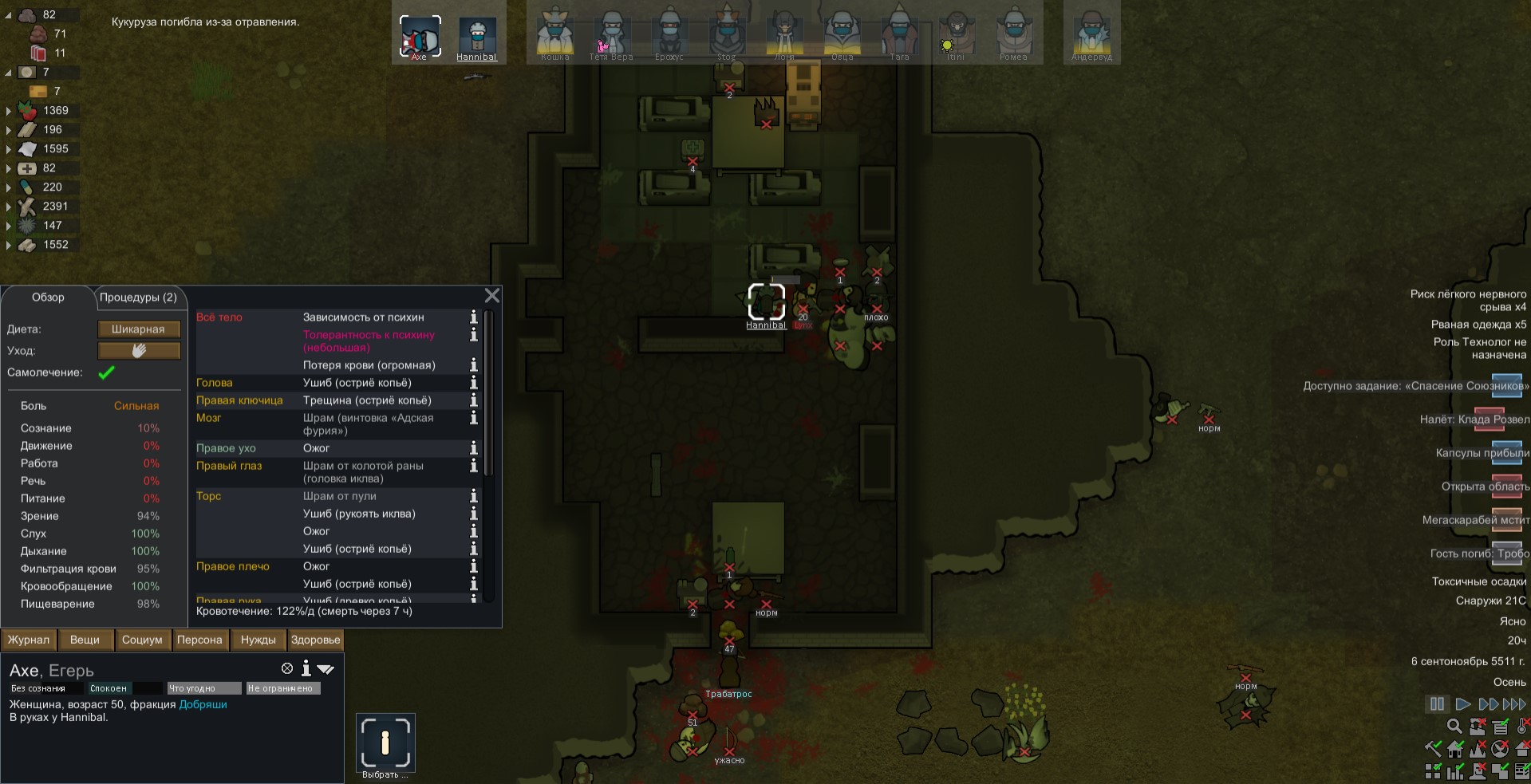Open the Журнал tab
The height and width of the screenshot is (784, 1531).
29,640
